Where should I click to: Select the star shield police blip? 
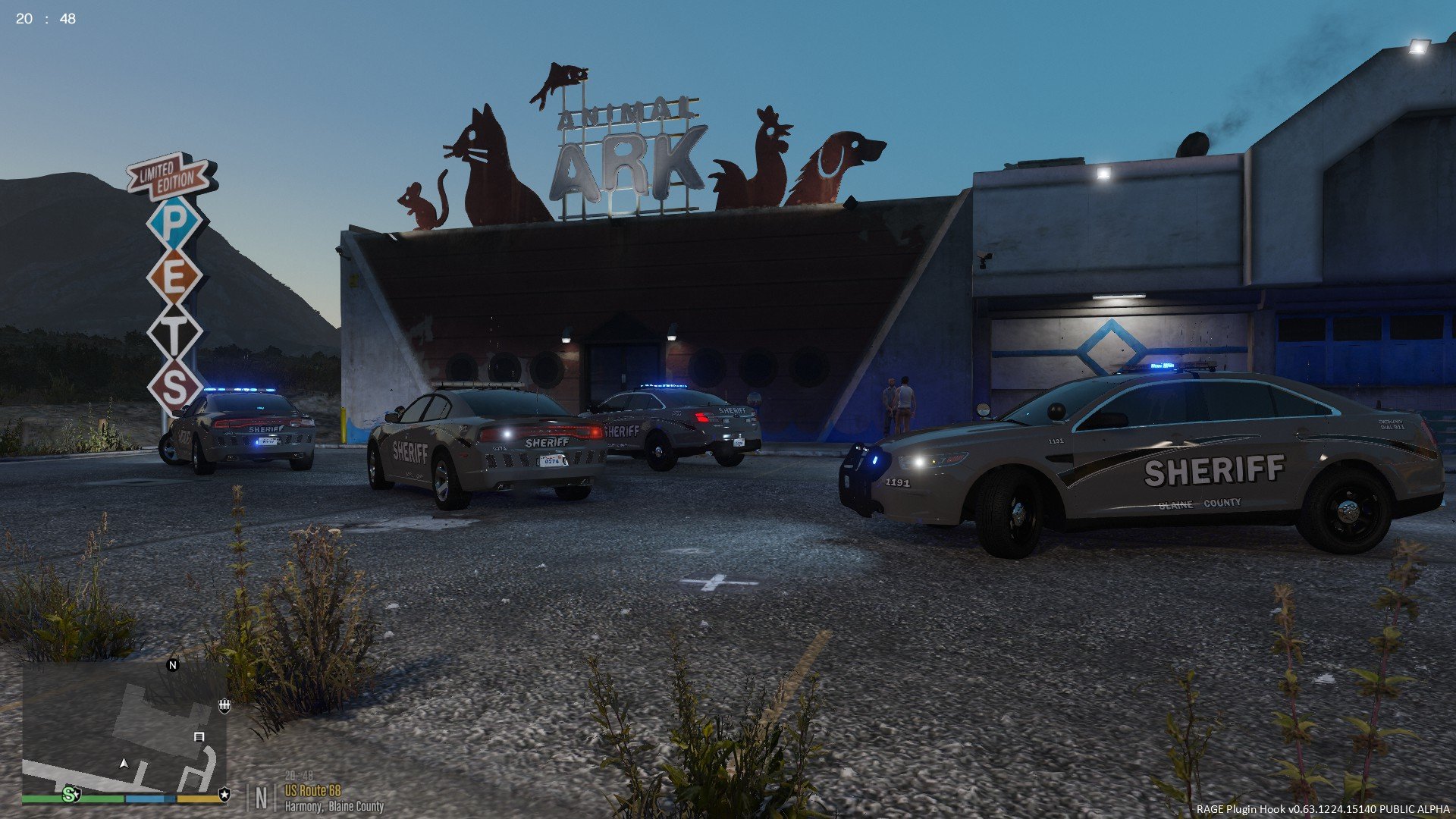[224, 794]
